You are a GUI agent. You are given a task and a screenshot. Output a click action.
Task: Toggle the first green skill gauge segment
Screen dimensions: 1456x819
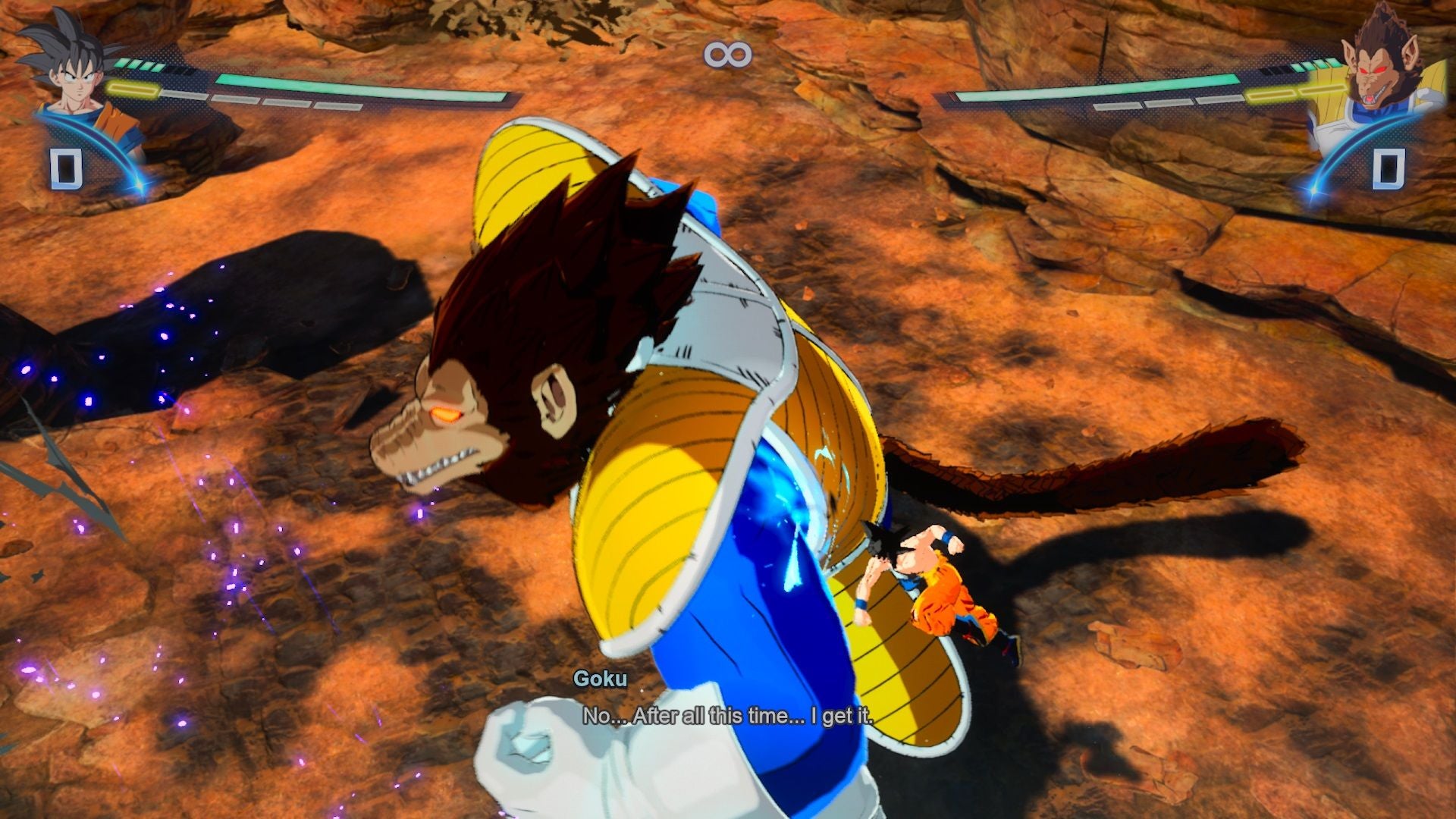click(122, 64)
